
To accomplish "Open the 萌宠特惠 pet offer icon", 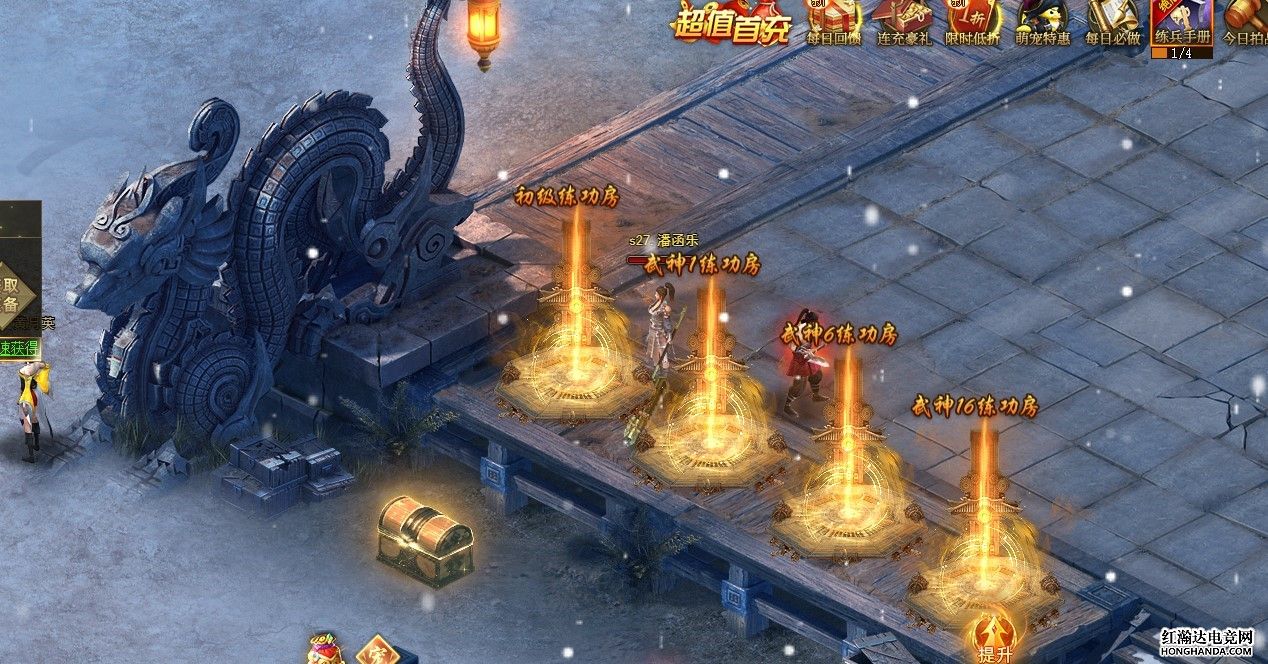I will pyautogui.click(x=1043, y=20).
